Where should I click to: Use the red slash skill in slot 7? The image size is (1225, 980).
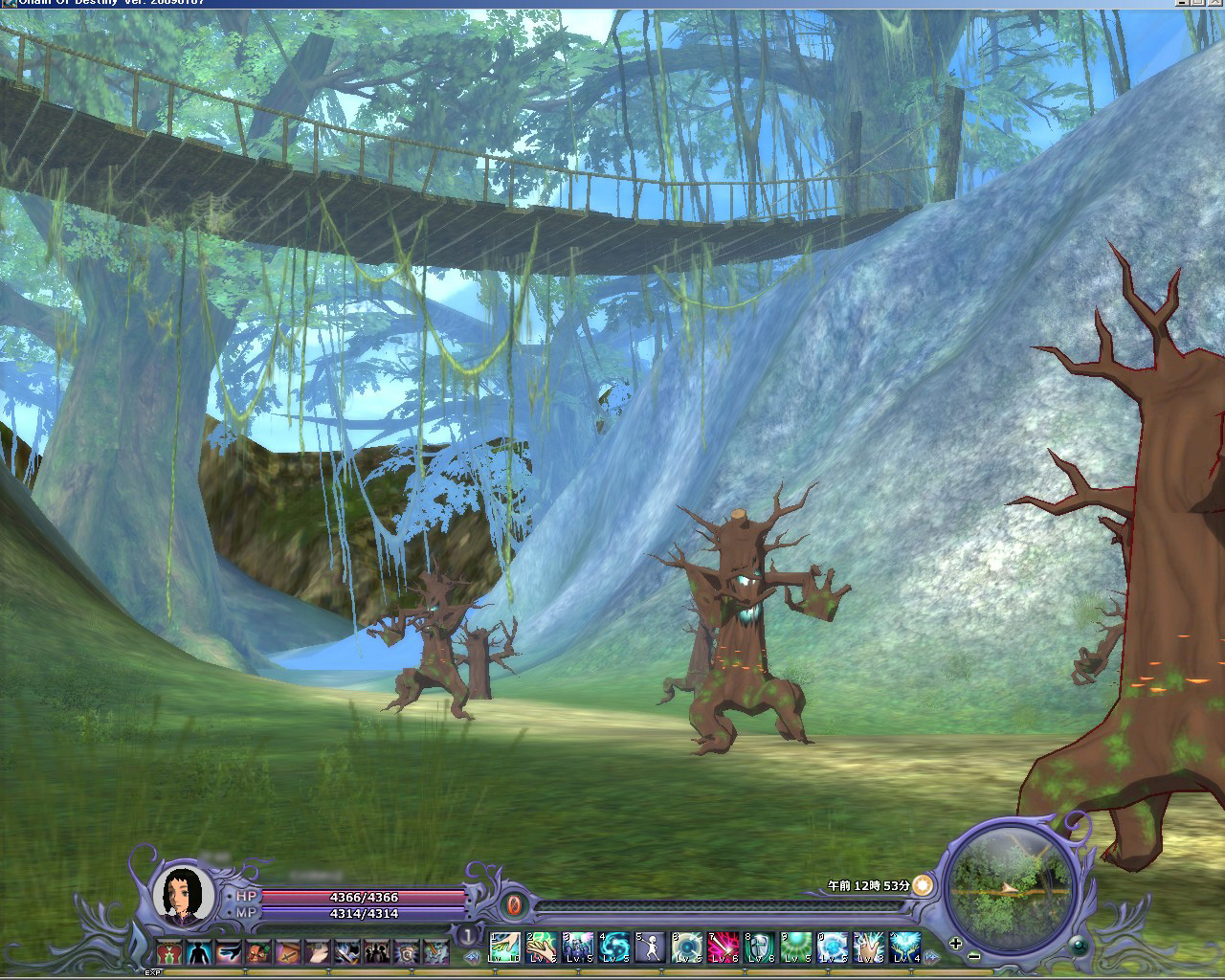point(724,947)
